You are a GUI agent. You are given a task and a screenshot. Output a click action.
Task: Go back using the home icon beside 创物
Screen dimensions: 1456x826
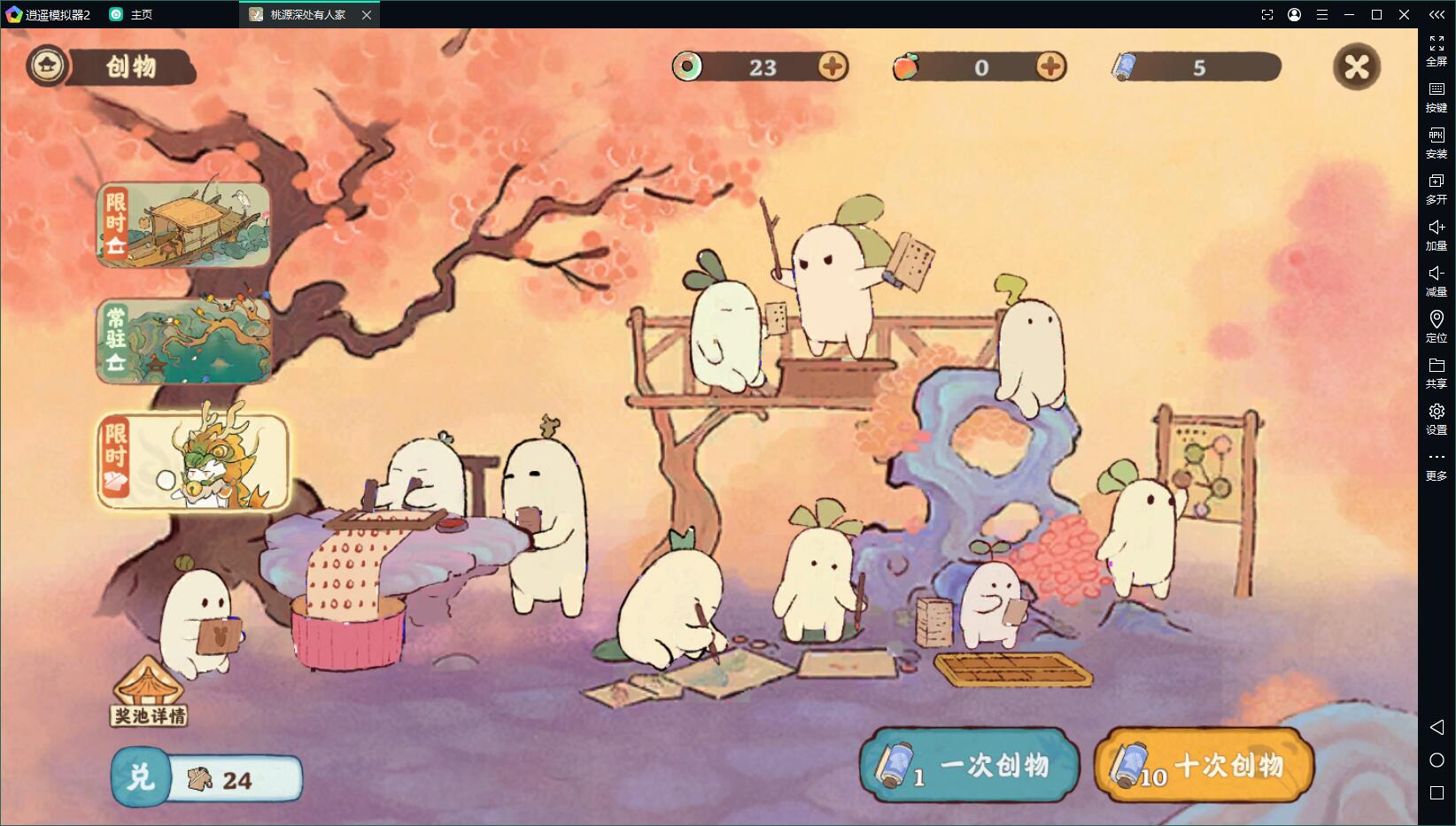(x=47, y=66)
